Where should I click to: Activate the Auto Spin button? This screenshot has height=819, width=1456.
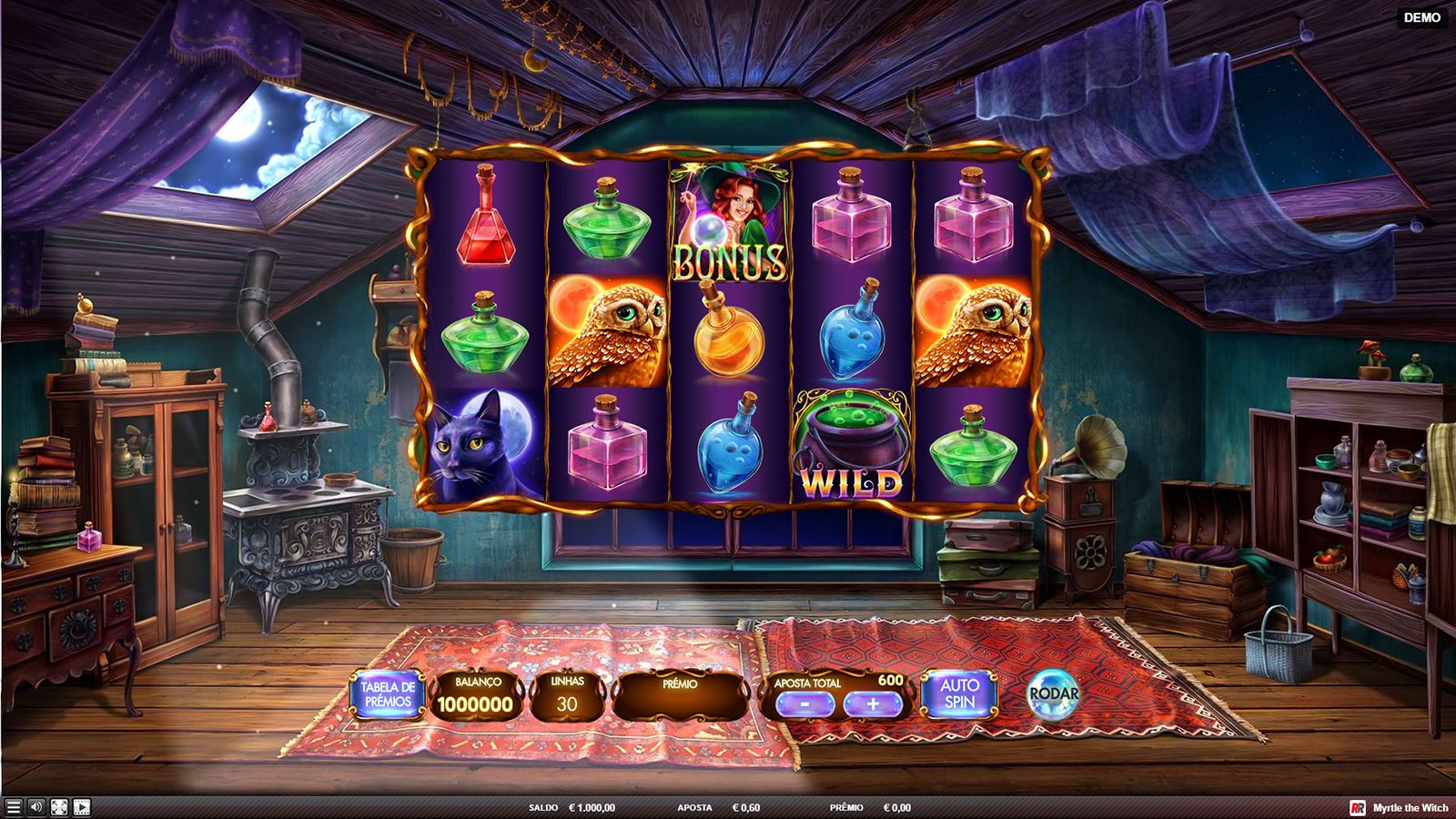click(x=959, y=694)
